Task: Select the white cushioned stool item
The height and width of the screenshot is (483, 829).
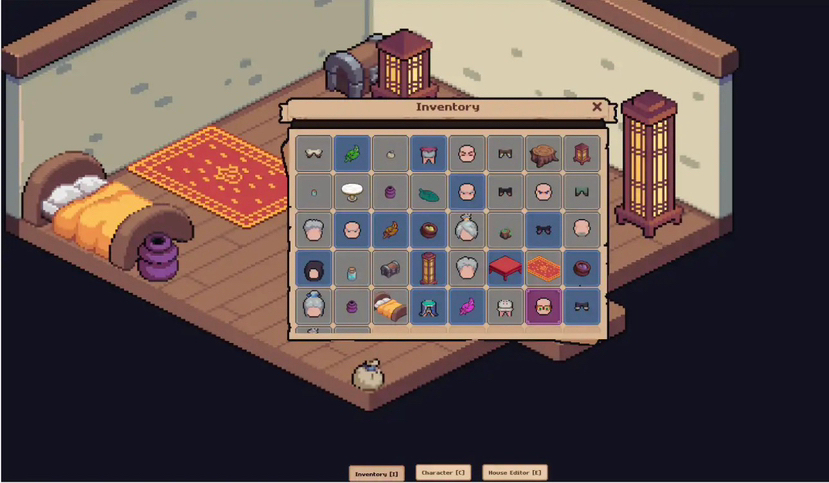Action: (x=506, y=306)
